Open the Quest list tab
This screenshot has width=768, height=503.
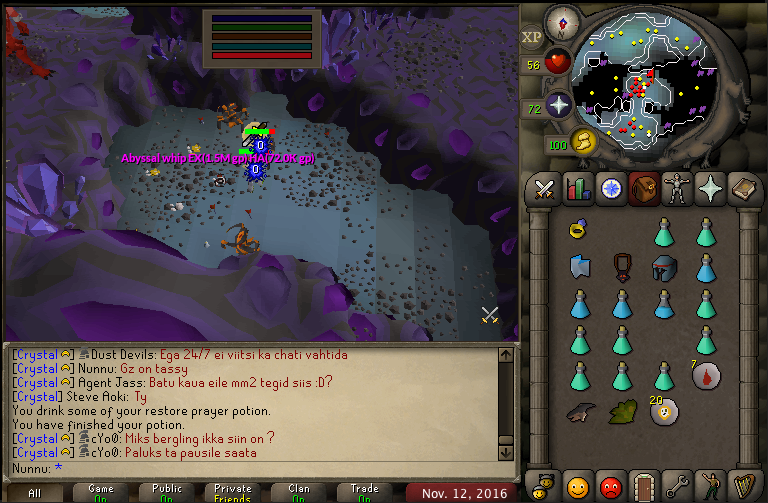(x=610, y=187)
